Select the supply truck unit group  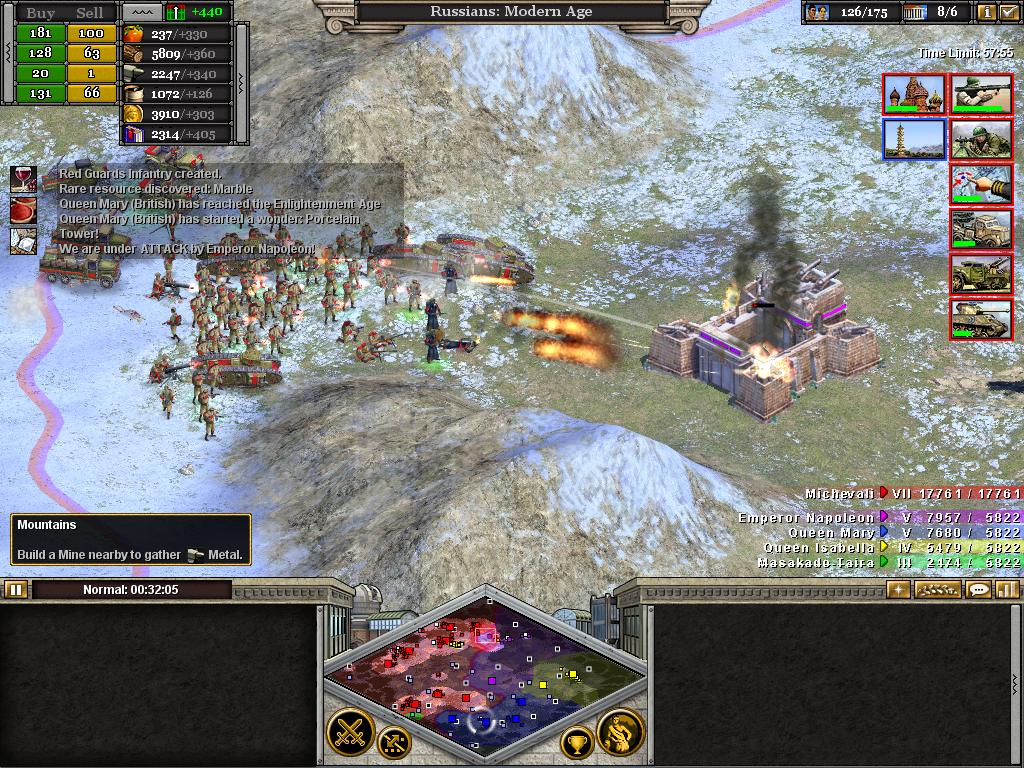[980, 230]
